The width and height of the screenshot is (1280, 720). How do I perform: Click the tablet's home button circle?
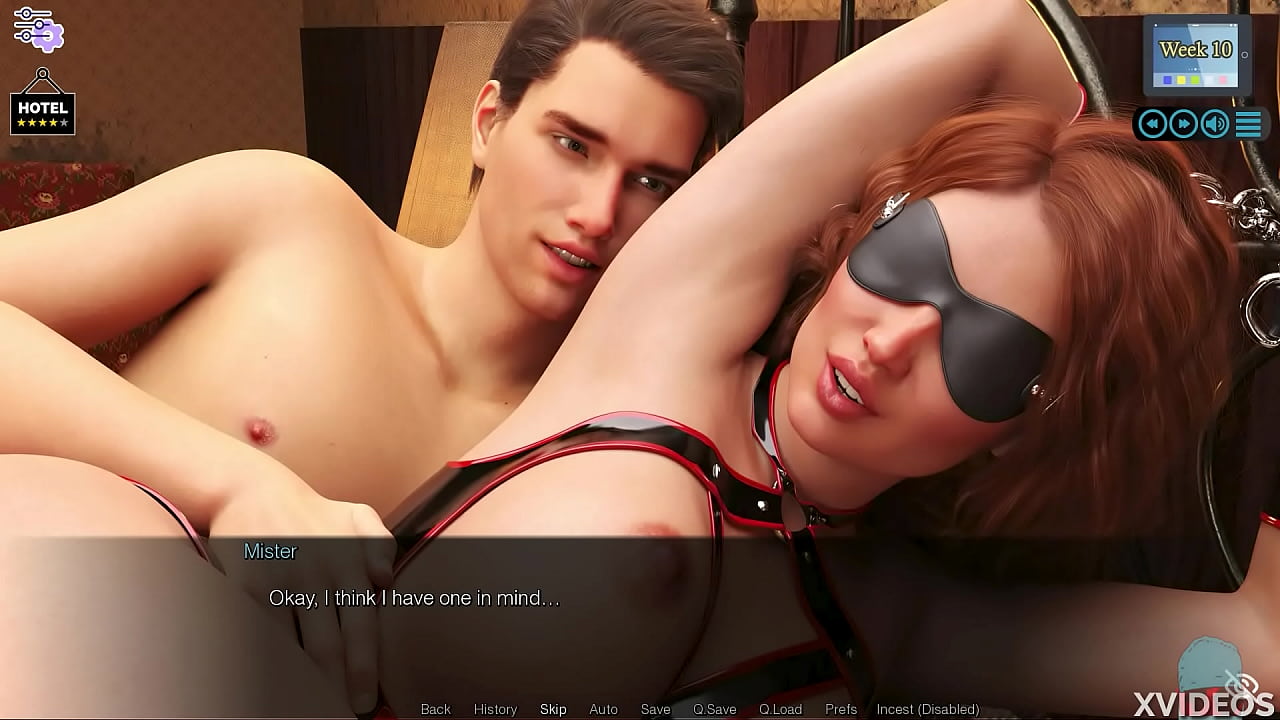(1245, 55)
